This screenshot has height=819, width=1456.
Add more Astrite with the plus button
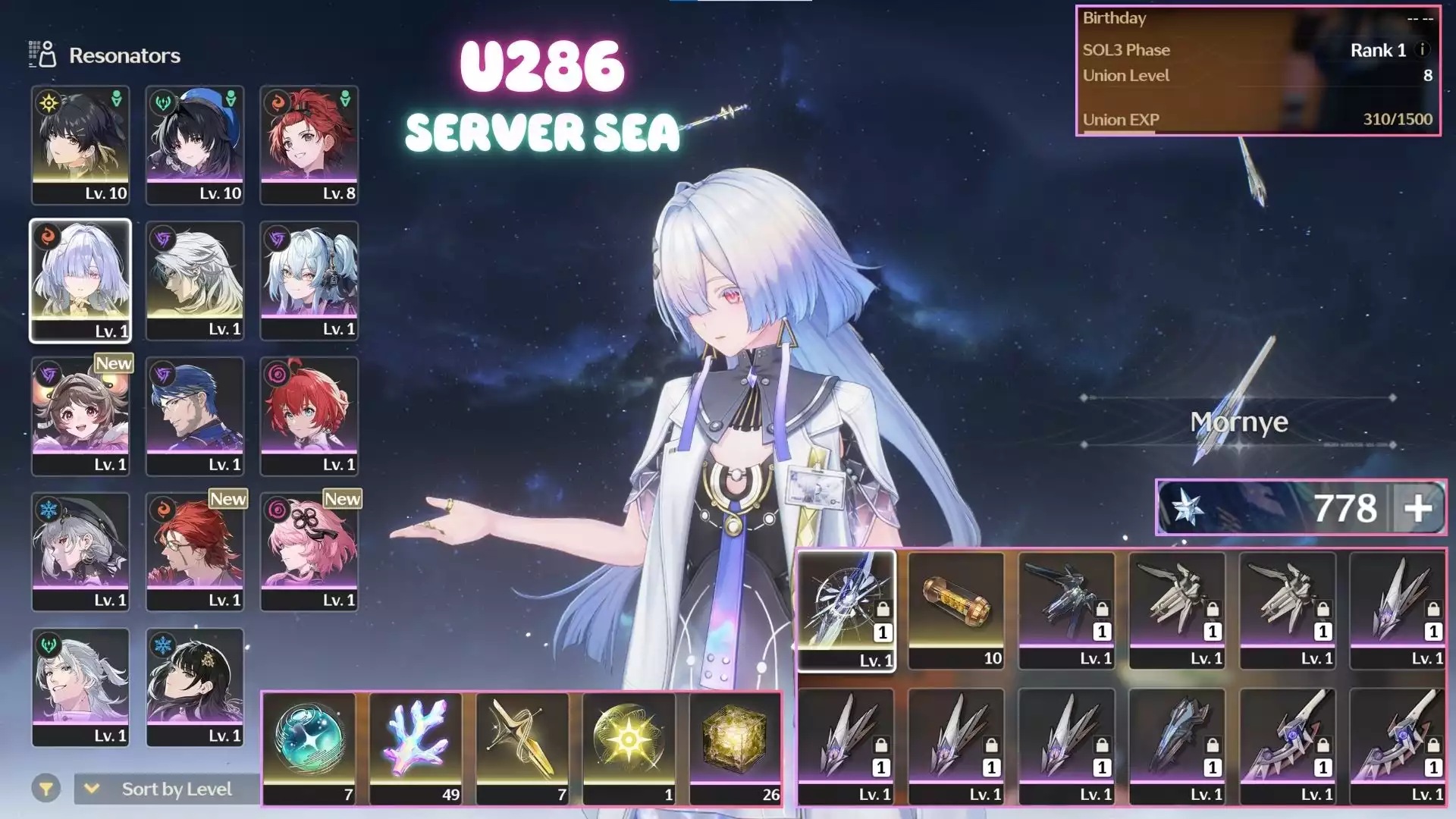click(x=1418, y=508)
